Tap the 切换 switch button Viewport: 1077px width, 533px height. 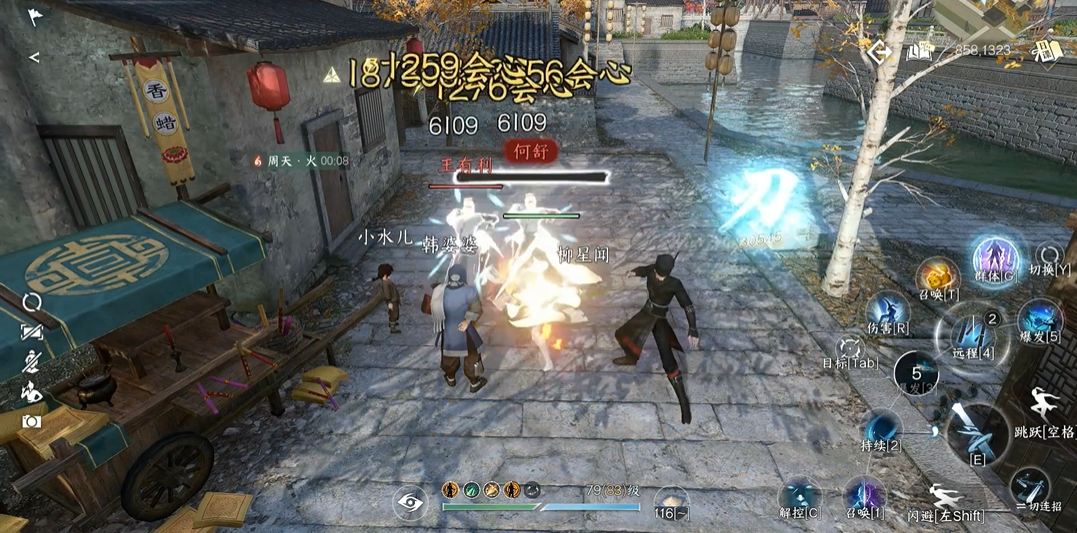click(1049, 256)
